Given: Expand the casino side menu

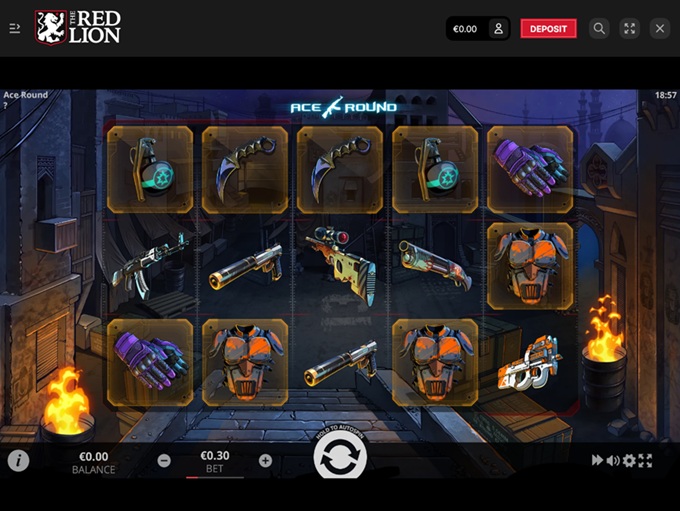Looking at the screenshot, I should point(15,29).
